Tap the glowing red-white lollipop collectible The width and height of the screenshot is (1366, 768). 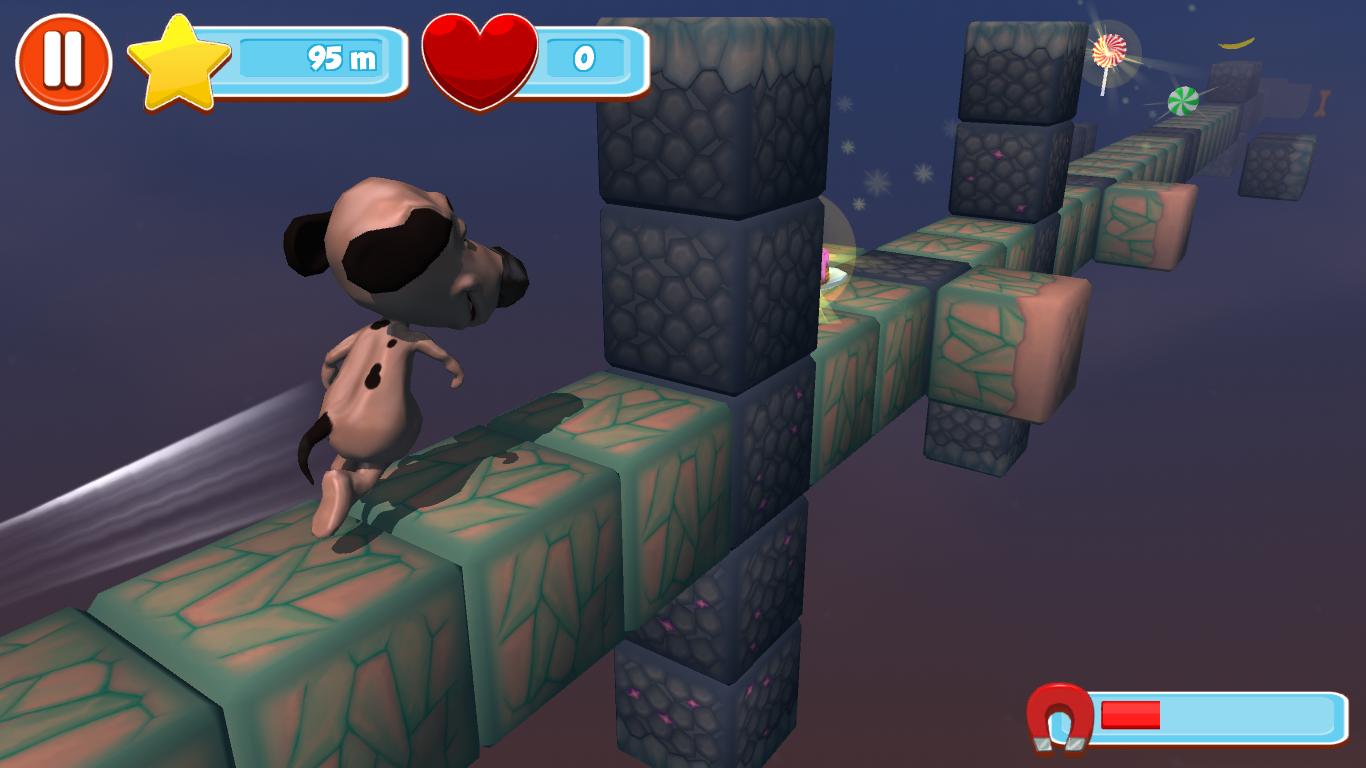coord(1106,51)
